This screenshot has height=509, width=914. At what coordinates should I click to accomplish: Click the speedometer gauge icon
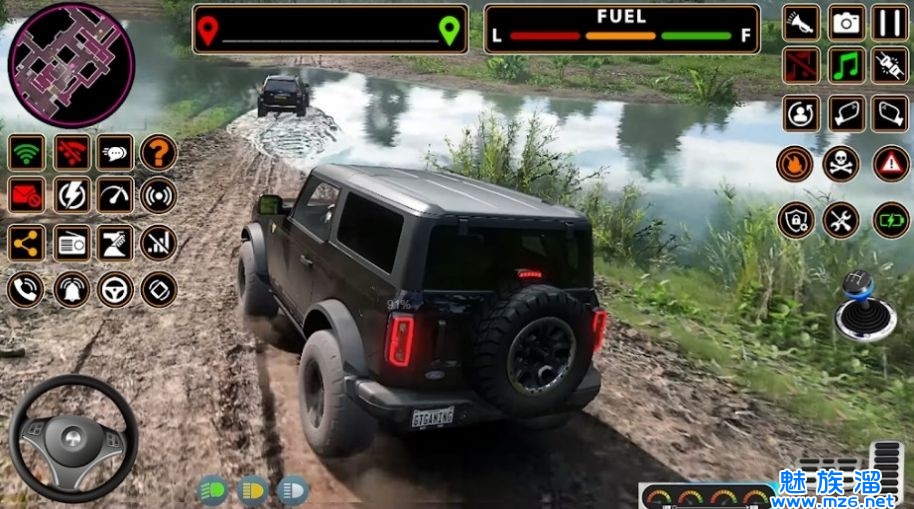(x=115, y=196)
